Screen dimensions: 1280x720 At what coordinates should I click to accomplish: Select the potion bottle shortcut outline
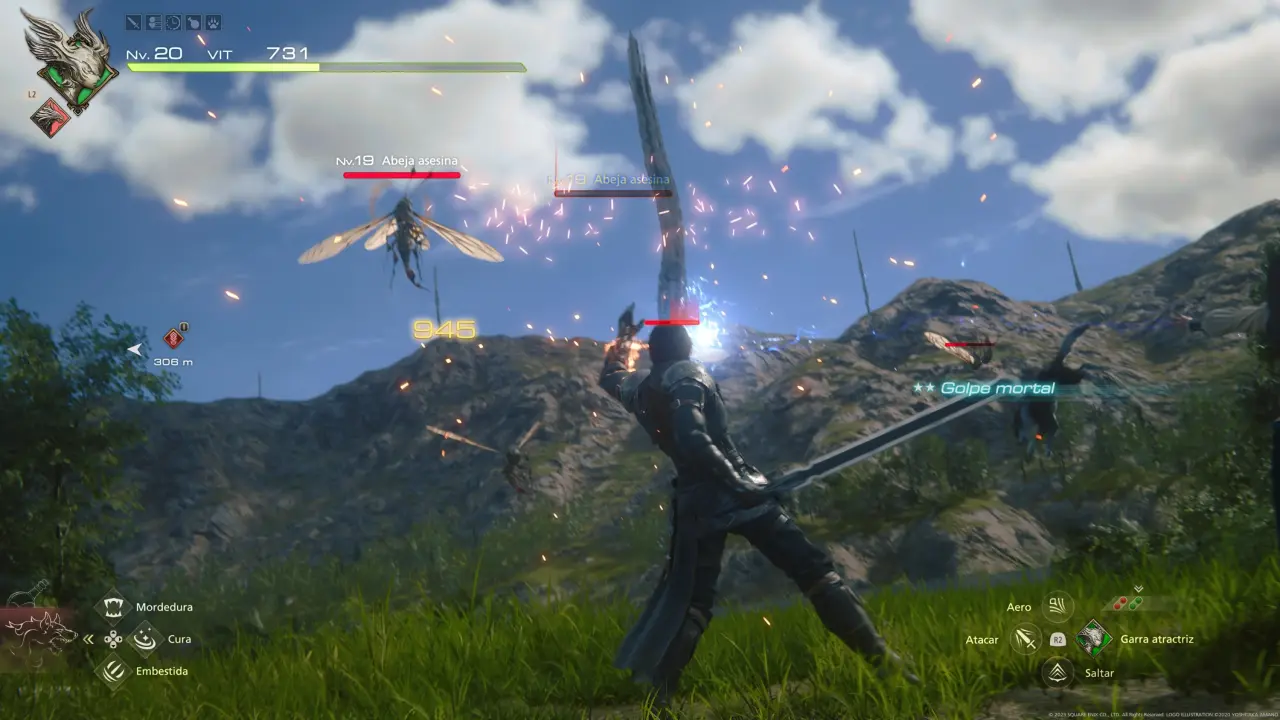(30, 593)
